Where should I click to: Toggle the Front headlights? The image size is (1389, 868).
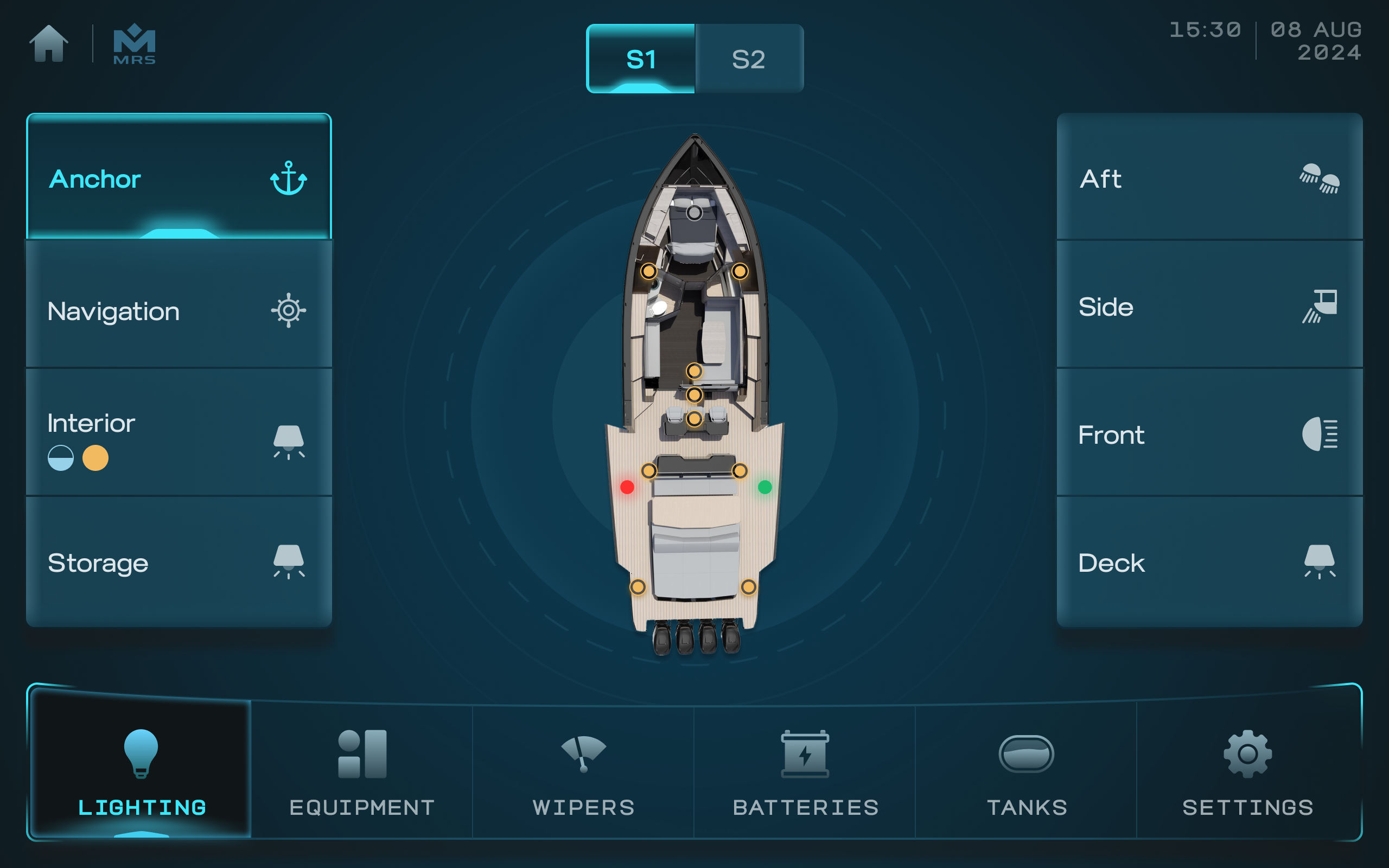pos(1209,434)
